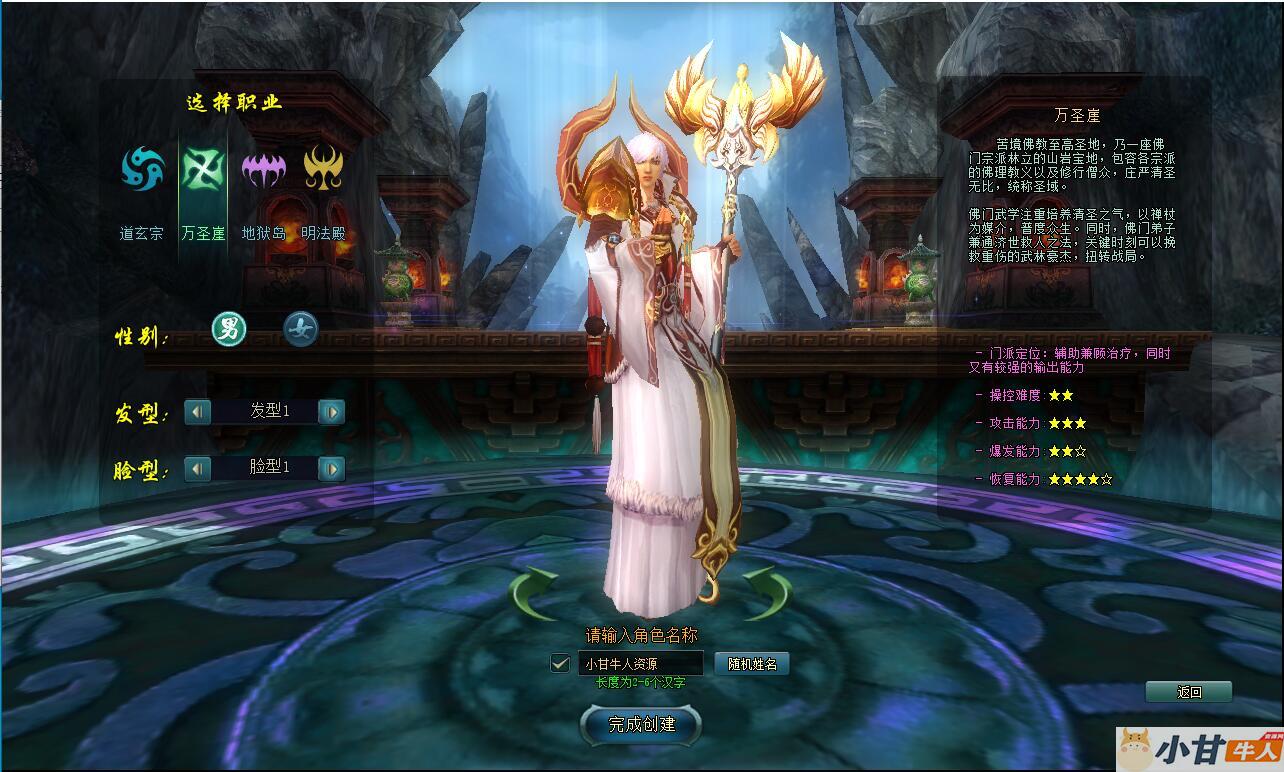Go to previous face type 脸型

pos(198,468)
